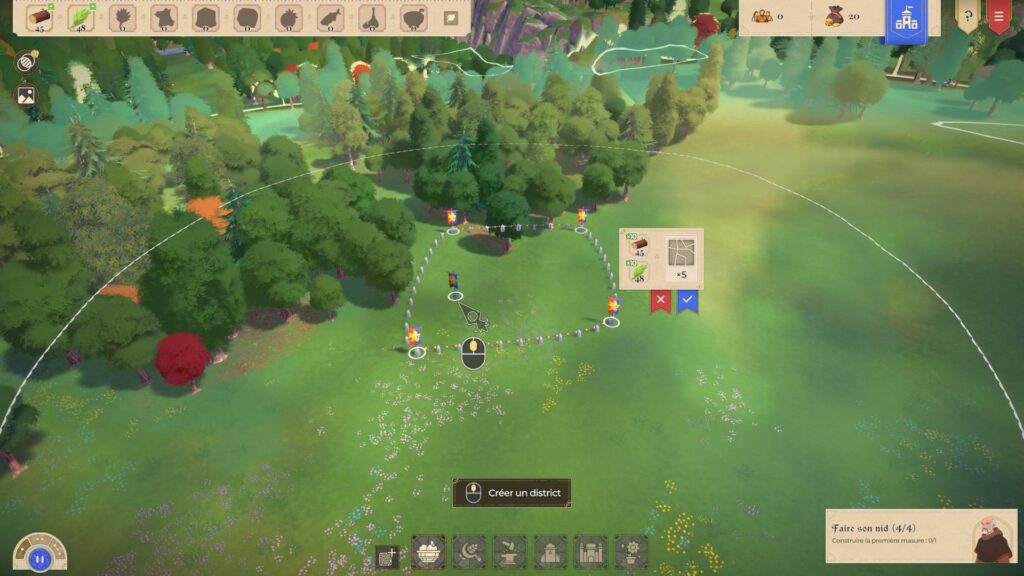This screenshot has width=1024, height=576.
Task: Select the small chapel building category
Action: [550, 551]
